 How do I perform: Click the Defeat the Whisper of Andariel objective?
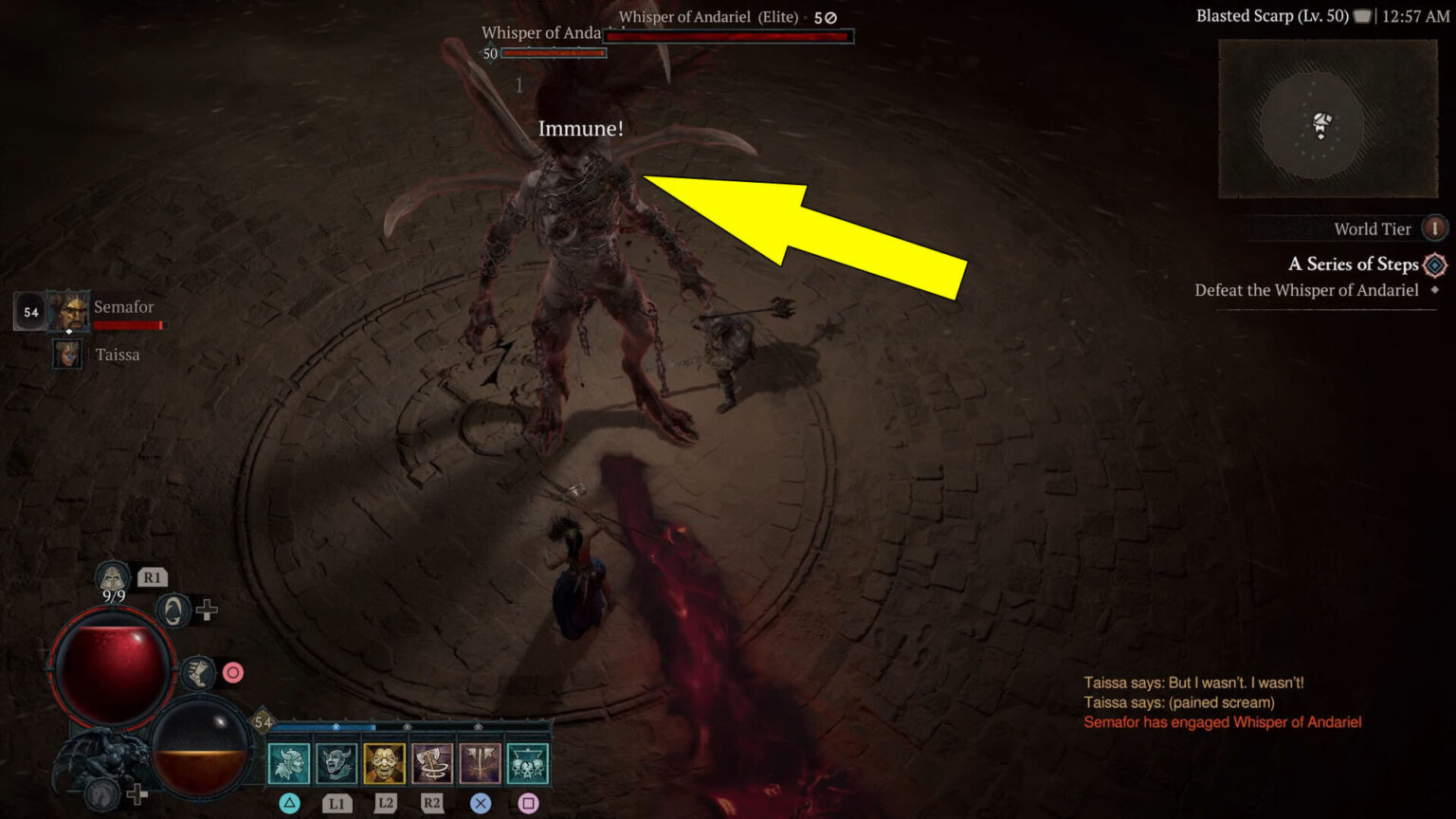click(1306, 290)
